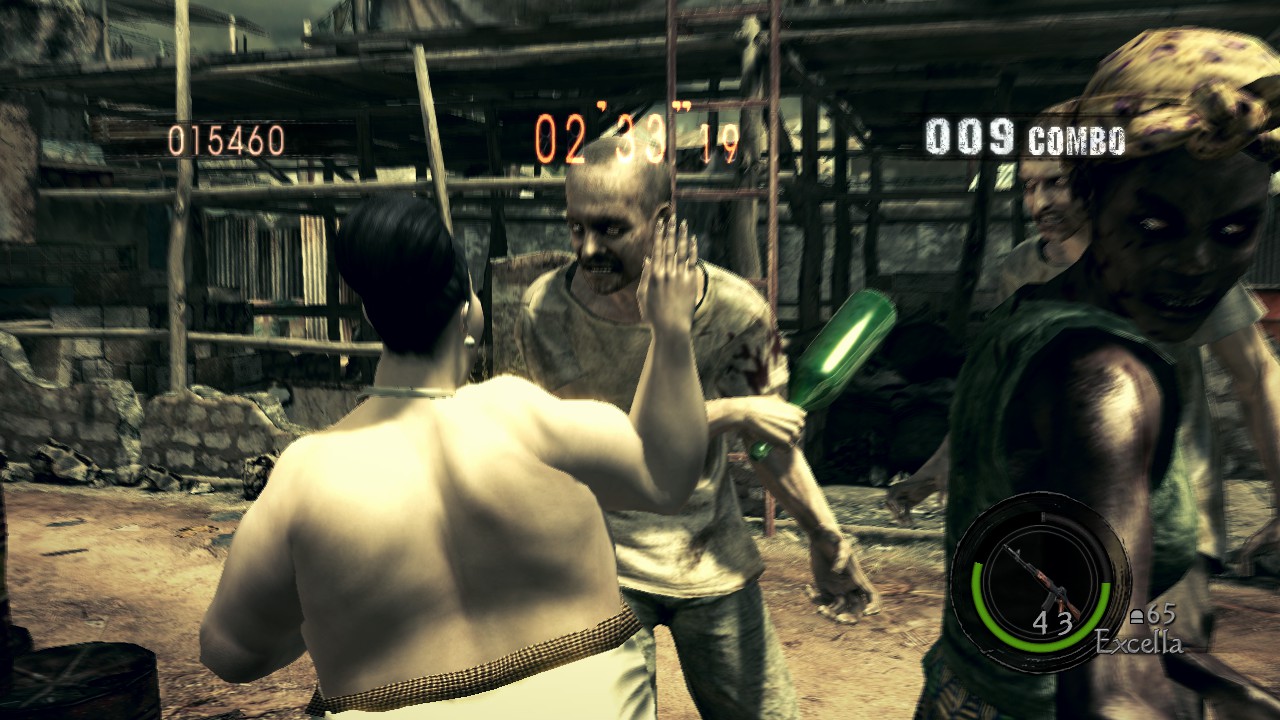1280x720 pixels.
Task: Select the equipped rifle icon in the gauge
Action: coord(1041,581)
